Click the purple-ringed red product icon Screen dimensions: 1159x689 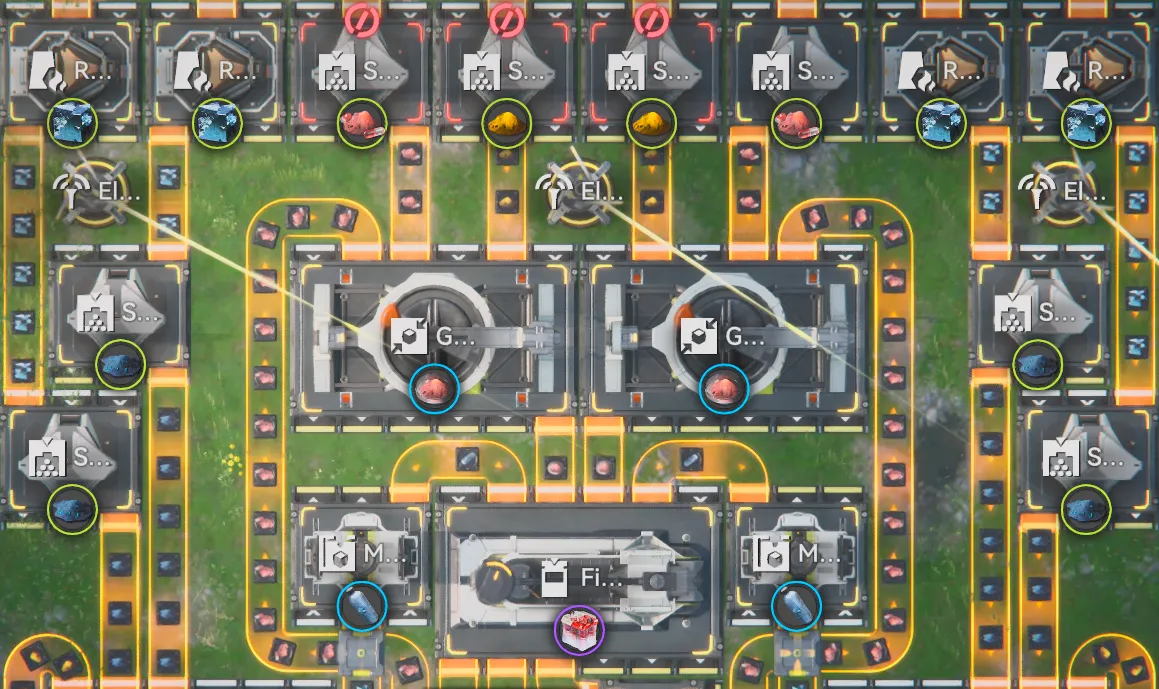click(x=579, y=630)
